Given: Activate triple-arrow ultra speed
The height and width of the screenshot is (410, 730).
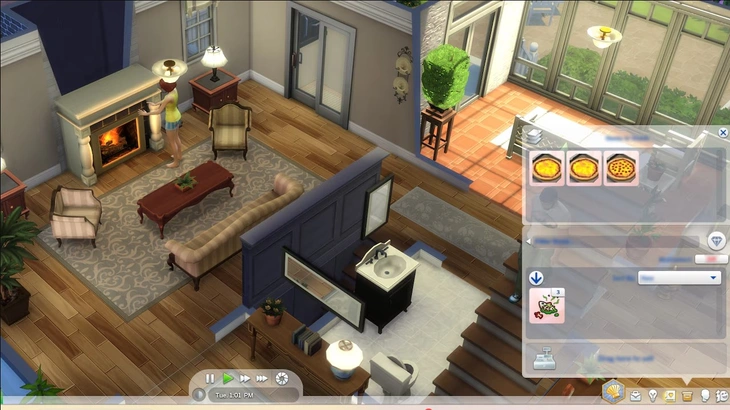Looking at the screenshot, I should pos(262,378).
